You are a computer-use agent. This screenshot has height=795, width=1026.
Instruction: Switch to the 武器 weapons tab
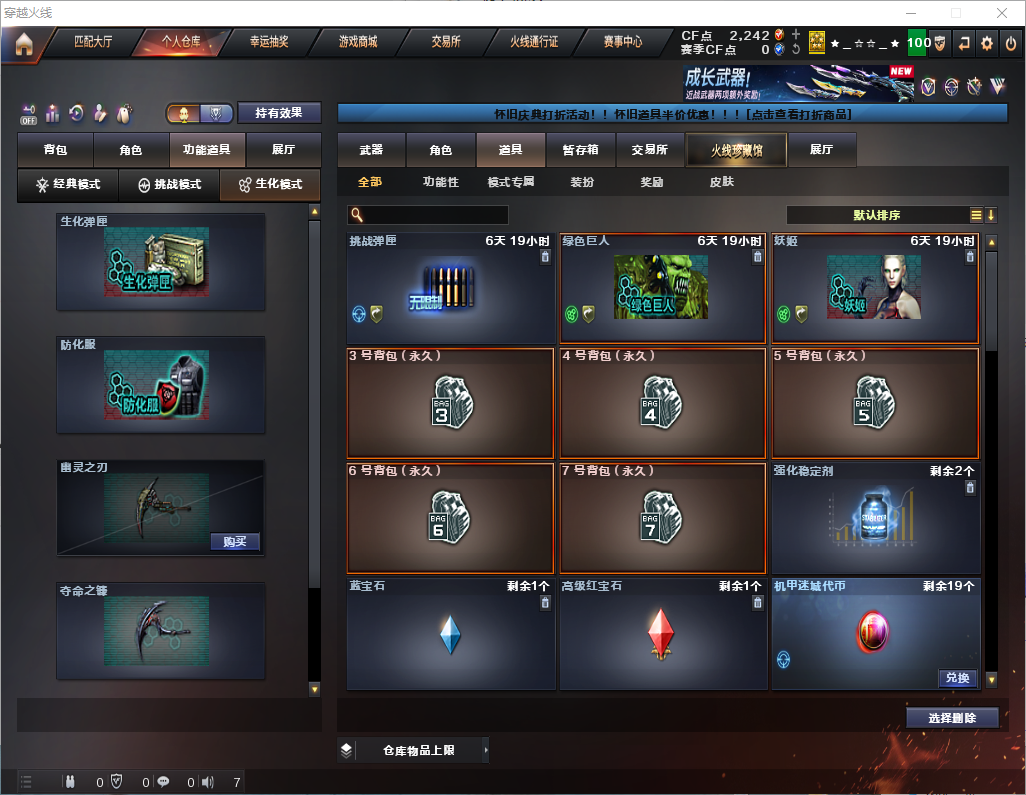[x=371, y=150]
